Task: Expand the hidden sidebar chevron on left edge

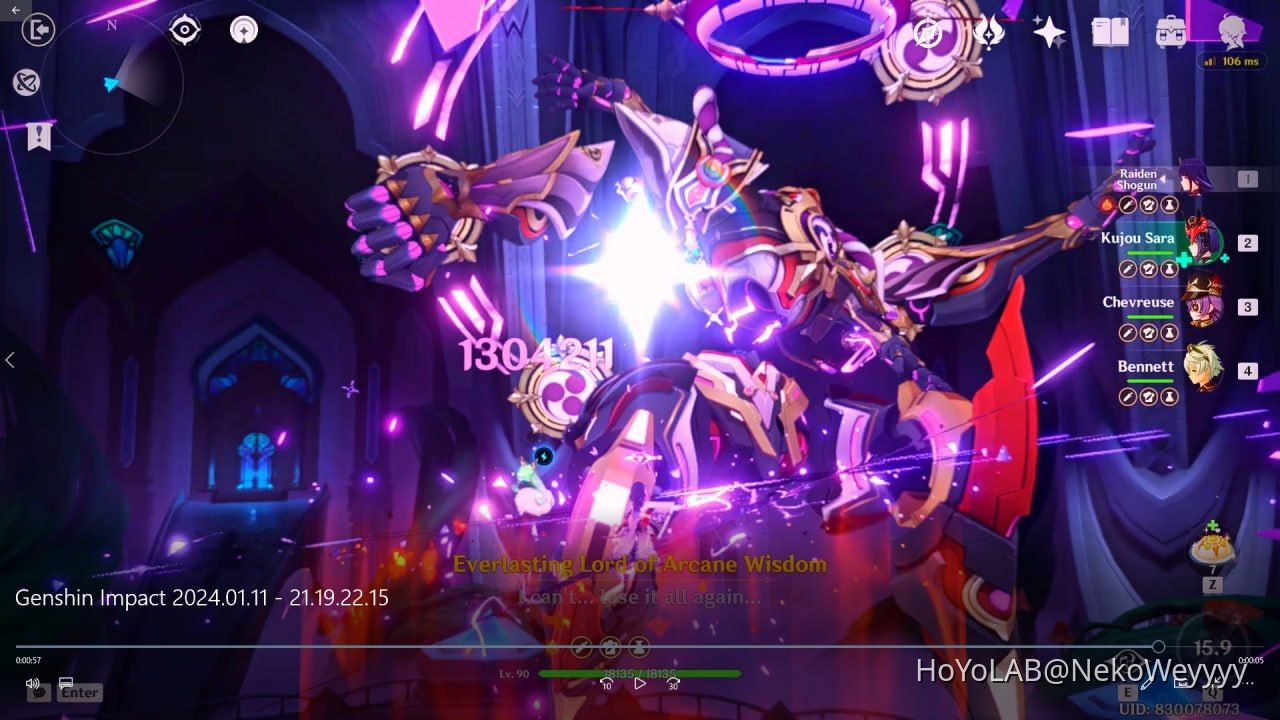Action: click(10, 360)
